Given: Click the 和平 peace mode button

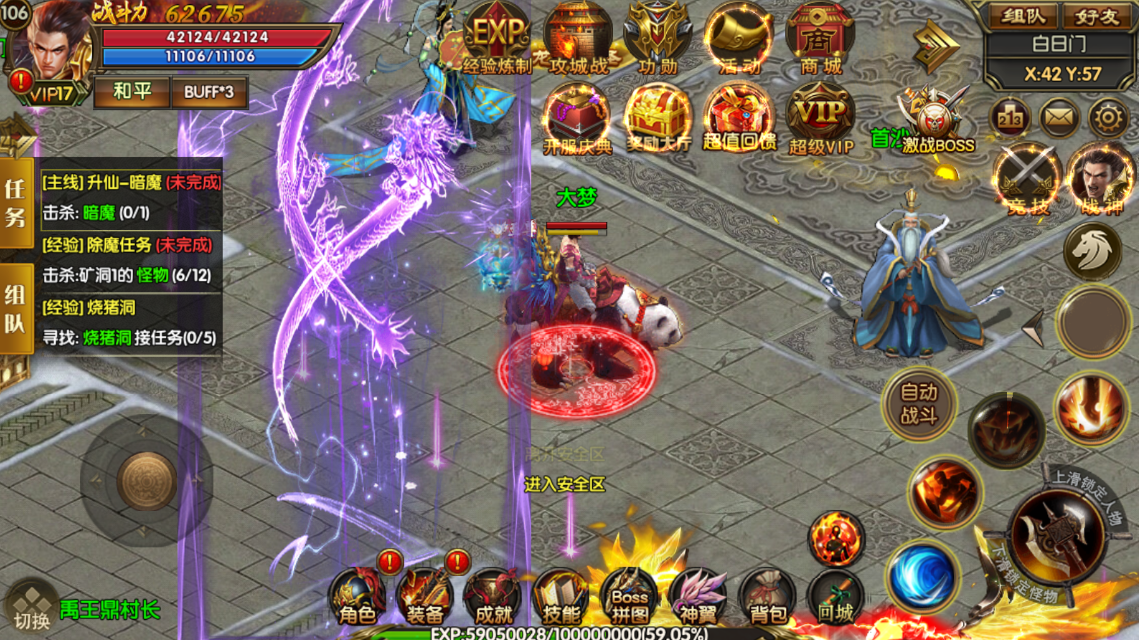Looking at the screenshot, I should [132, 92].
